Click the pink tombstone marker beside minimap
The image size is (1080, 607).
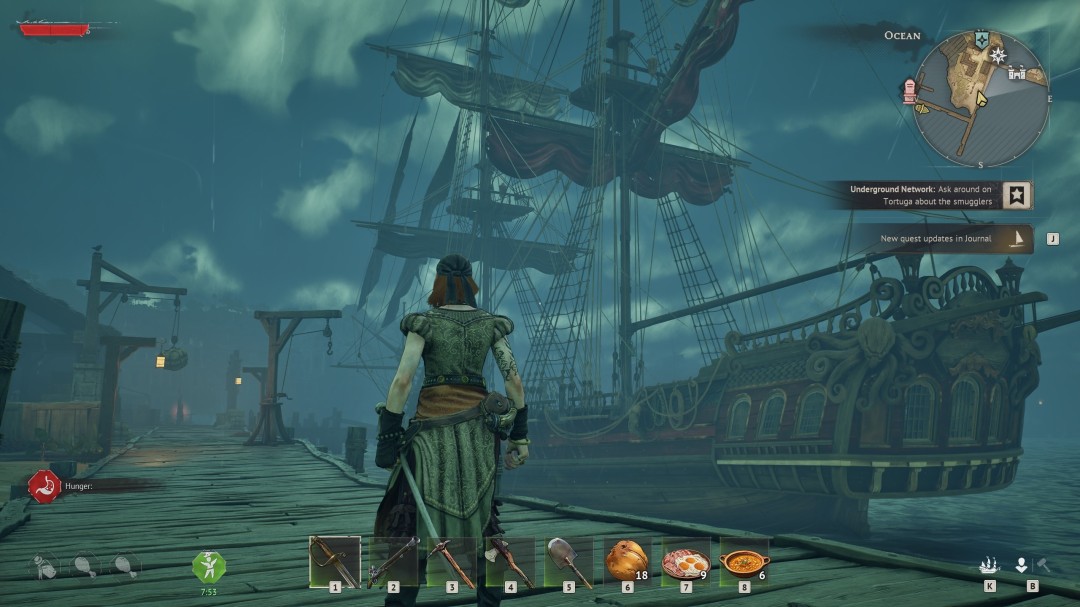pos(910,90)
